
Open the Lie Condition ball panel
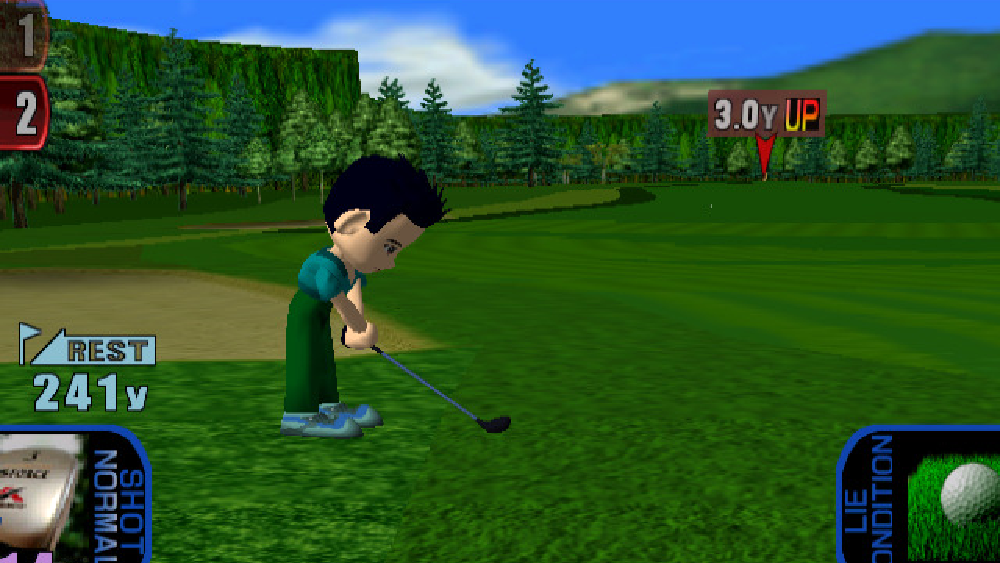922,495
